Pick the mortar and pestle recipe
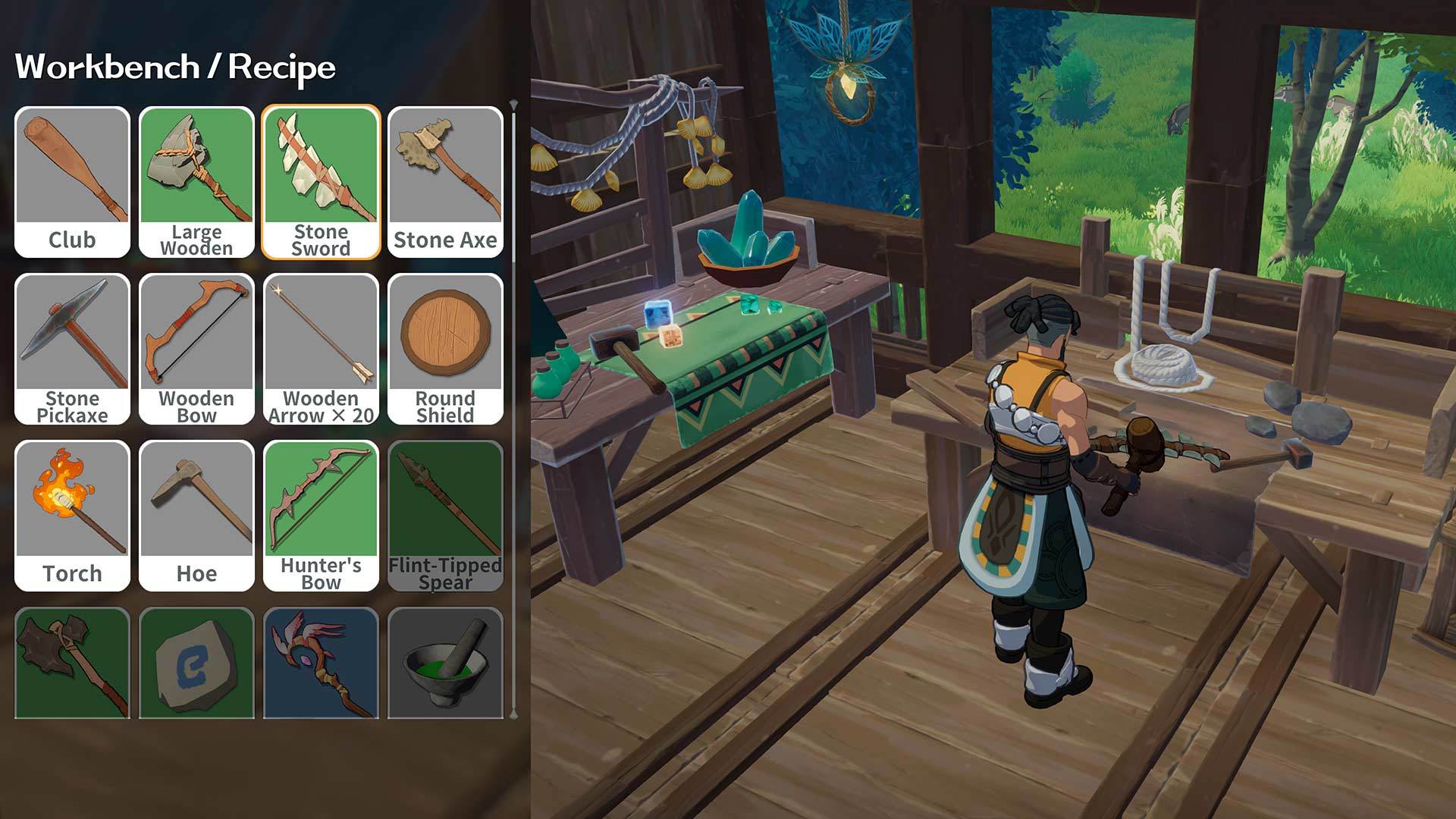This screenshot has width=1456, height=819. (x=446, y=664)
